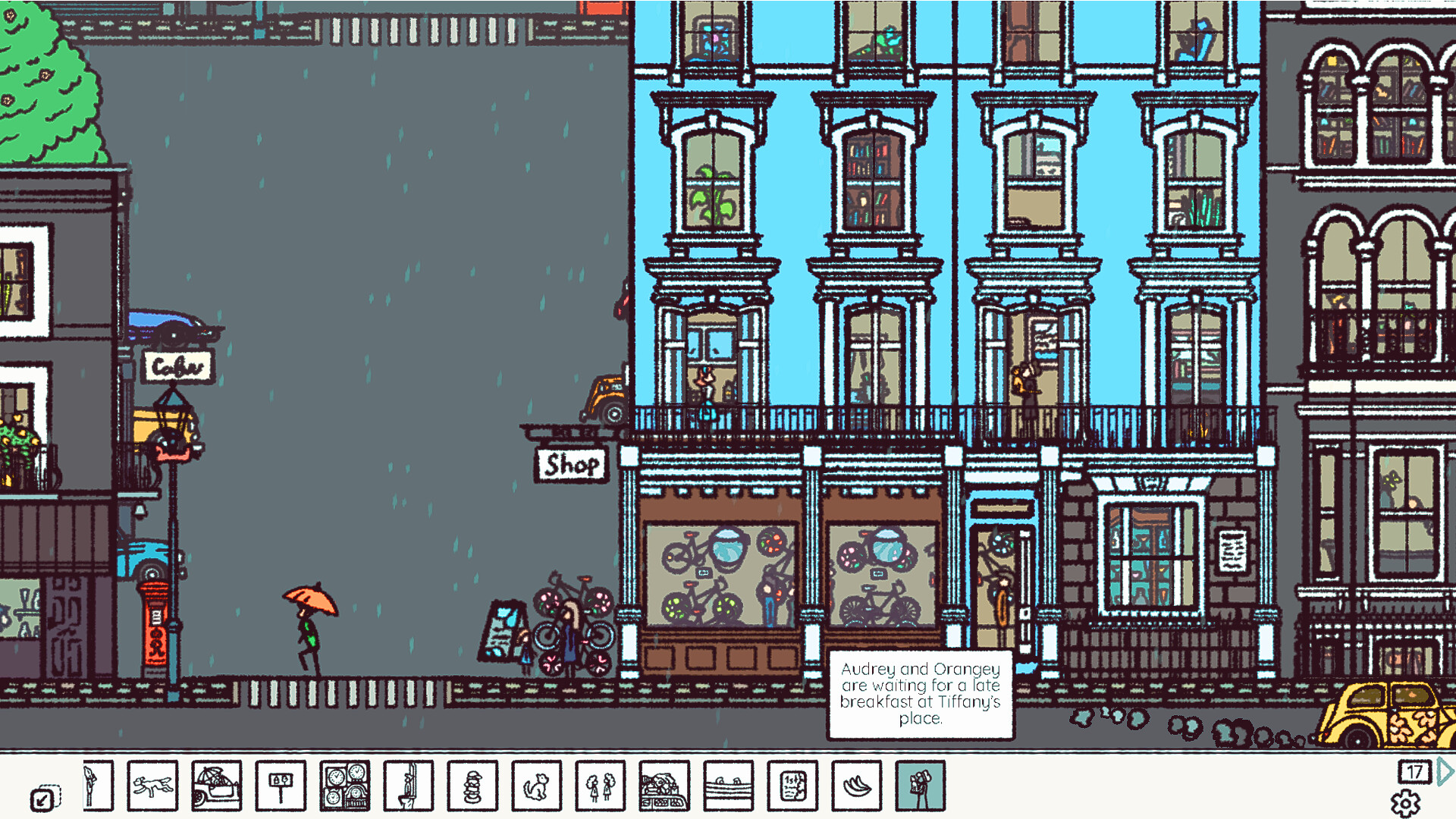Select the running dog hint icon

coord(152,786)
